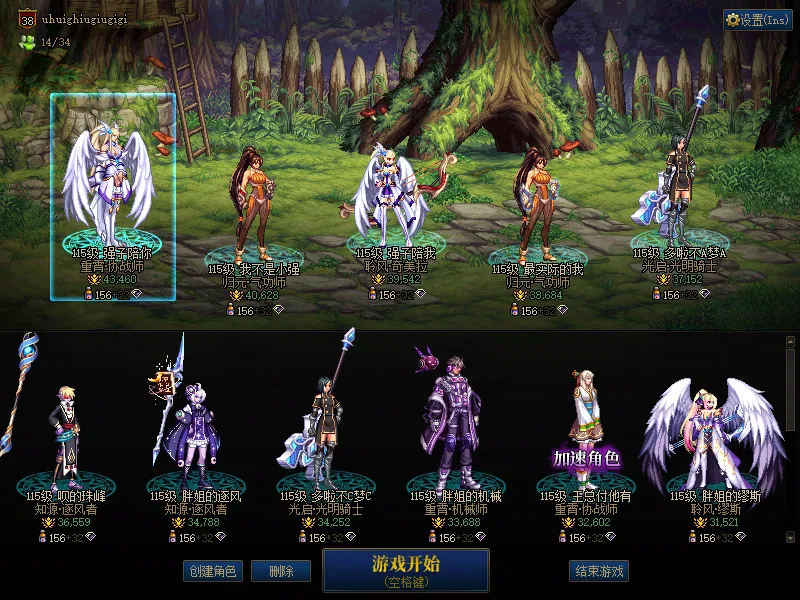The width and height of the screenshot is (800, 600).
Task: Select the character 胖姐的机械
Action: pos(450,420)
